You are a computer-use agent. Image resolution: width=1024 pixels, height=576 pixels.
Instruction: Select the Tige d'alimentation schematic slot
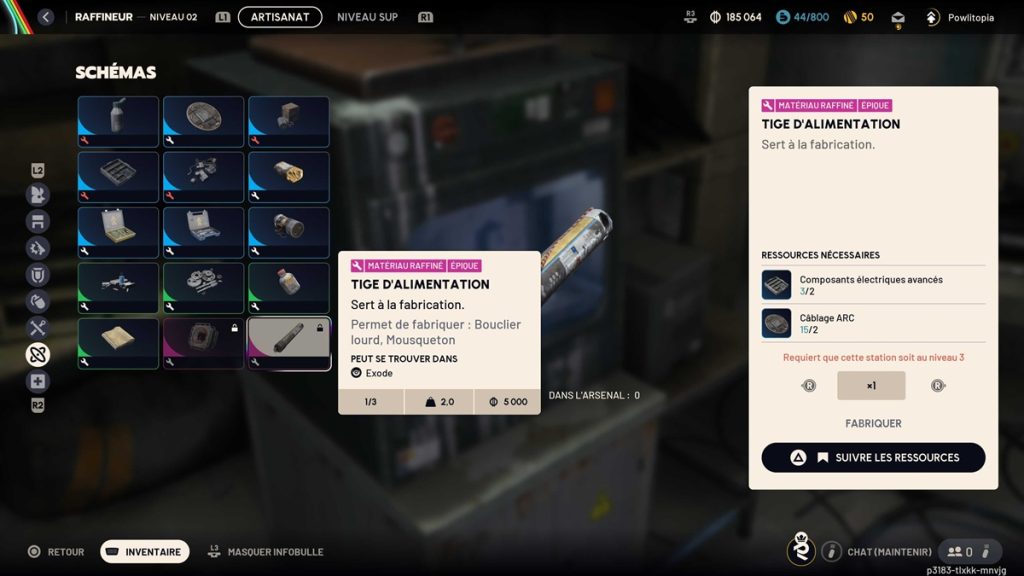point(289,343)
